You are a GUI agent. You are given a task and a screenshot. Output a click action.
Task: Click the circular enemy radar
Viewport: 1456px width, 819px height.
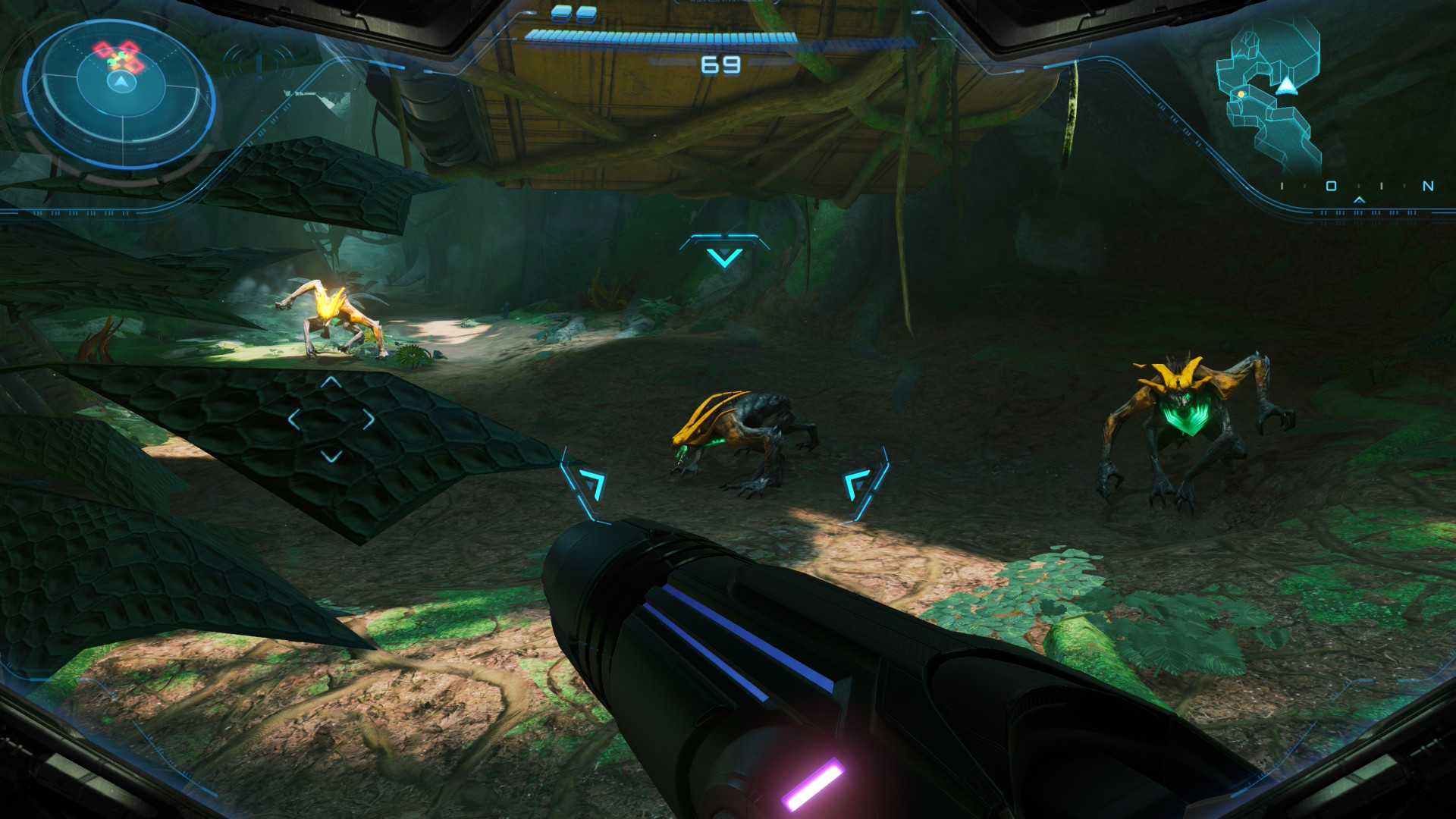pyautogui.click(x=119, y=93)
